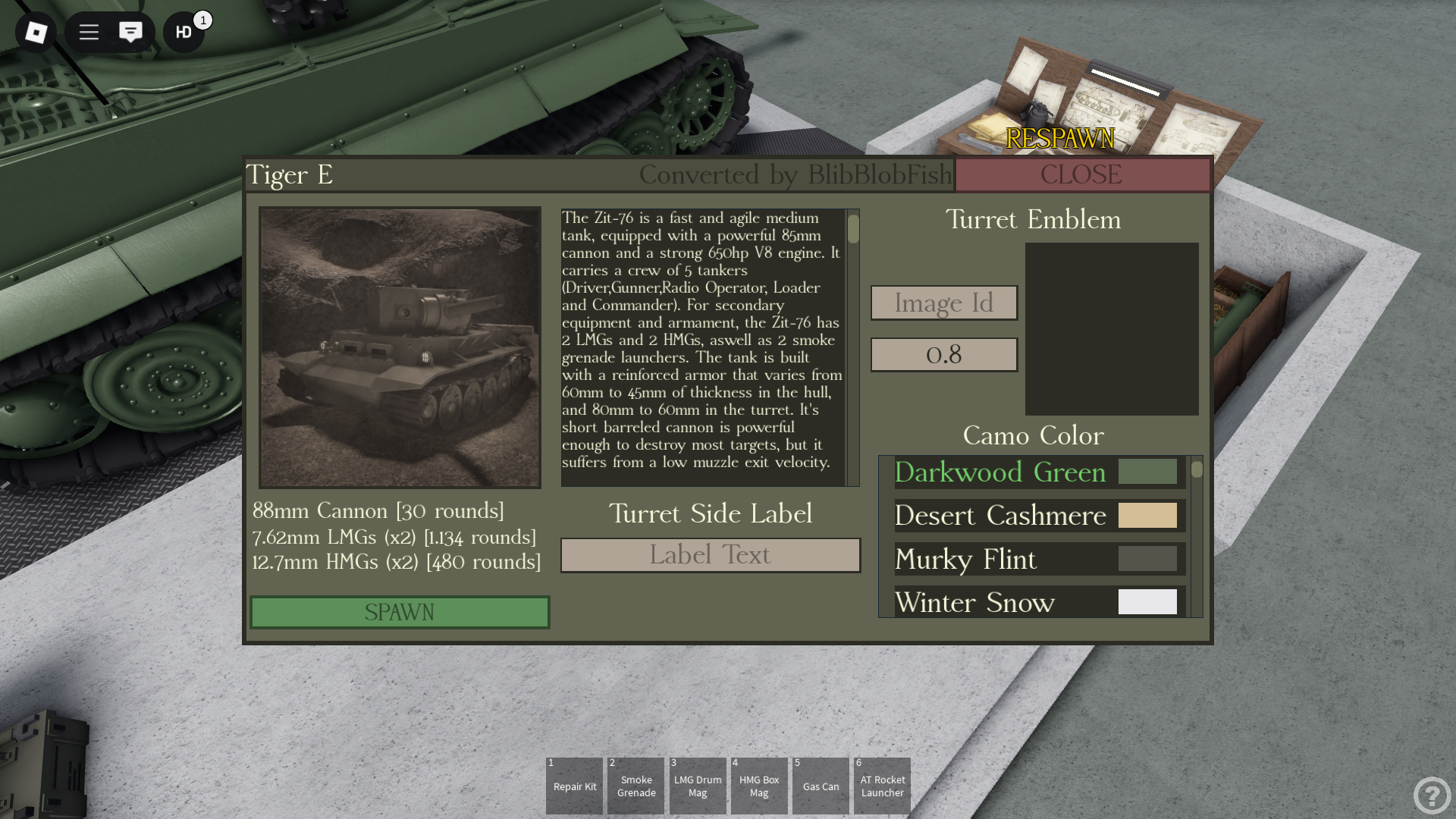Close the Tiger E vehicle panel

pyautogui.click(x=1082, y=174)
